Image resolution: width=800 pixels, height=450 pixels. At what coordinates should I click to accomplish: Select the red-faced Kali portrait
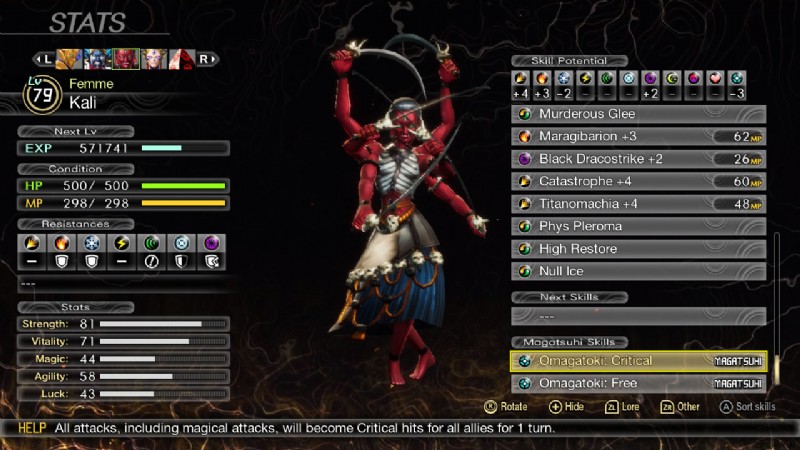tap(126, 59)
